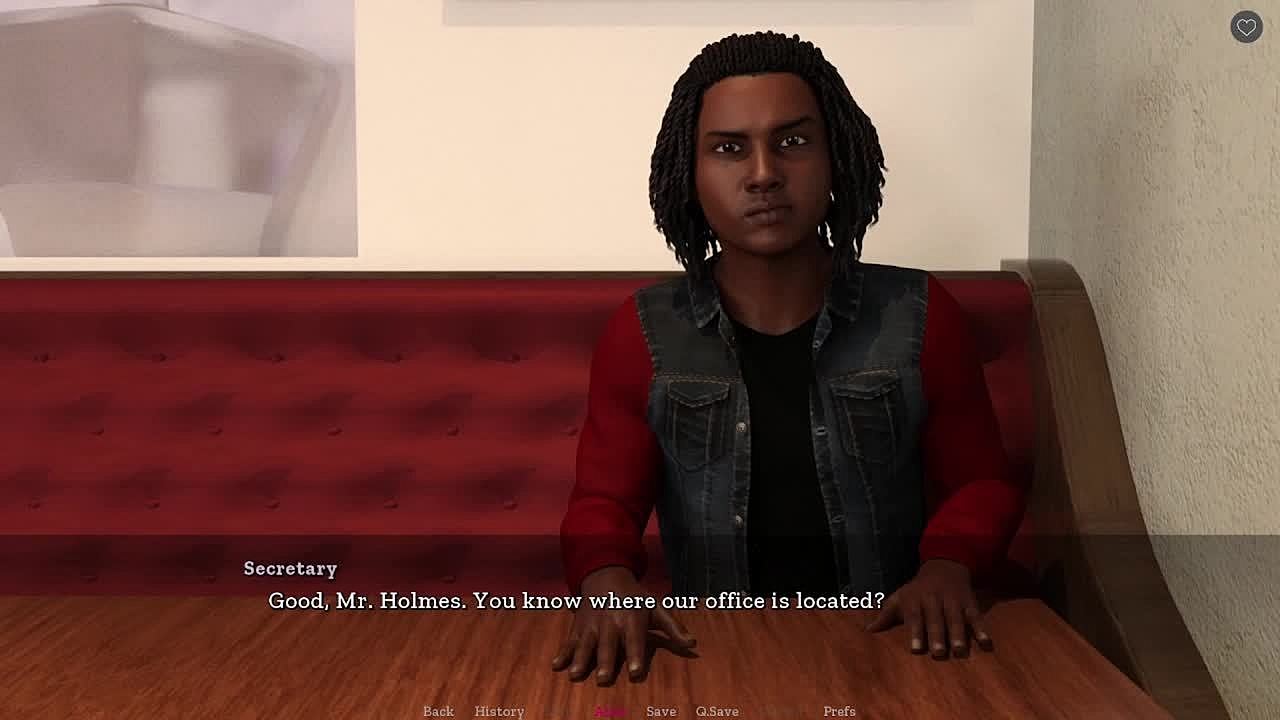This screenshot has height=720, width=1280.
Task: Go back to the previous dialogue line
Action: pyautogui.click(x=438, y=711)
